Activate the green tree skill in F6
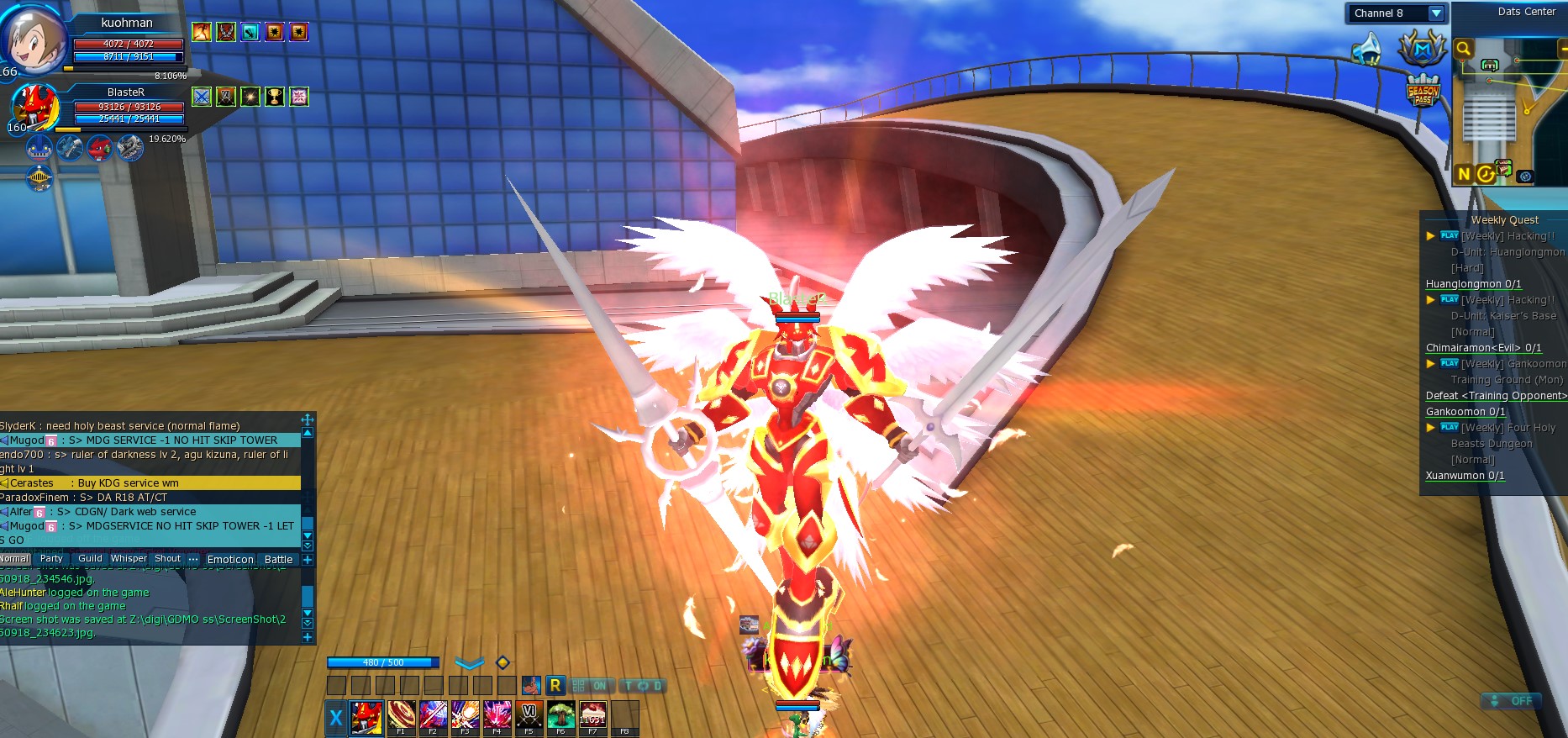The height and width of the screenshot is (738, 1568). click(x=560, y=717)
